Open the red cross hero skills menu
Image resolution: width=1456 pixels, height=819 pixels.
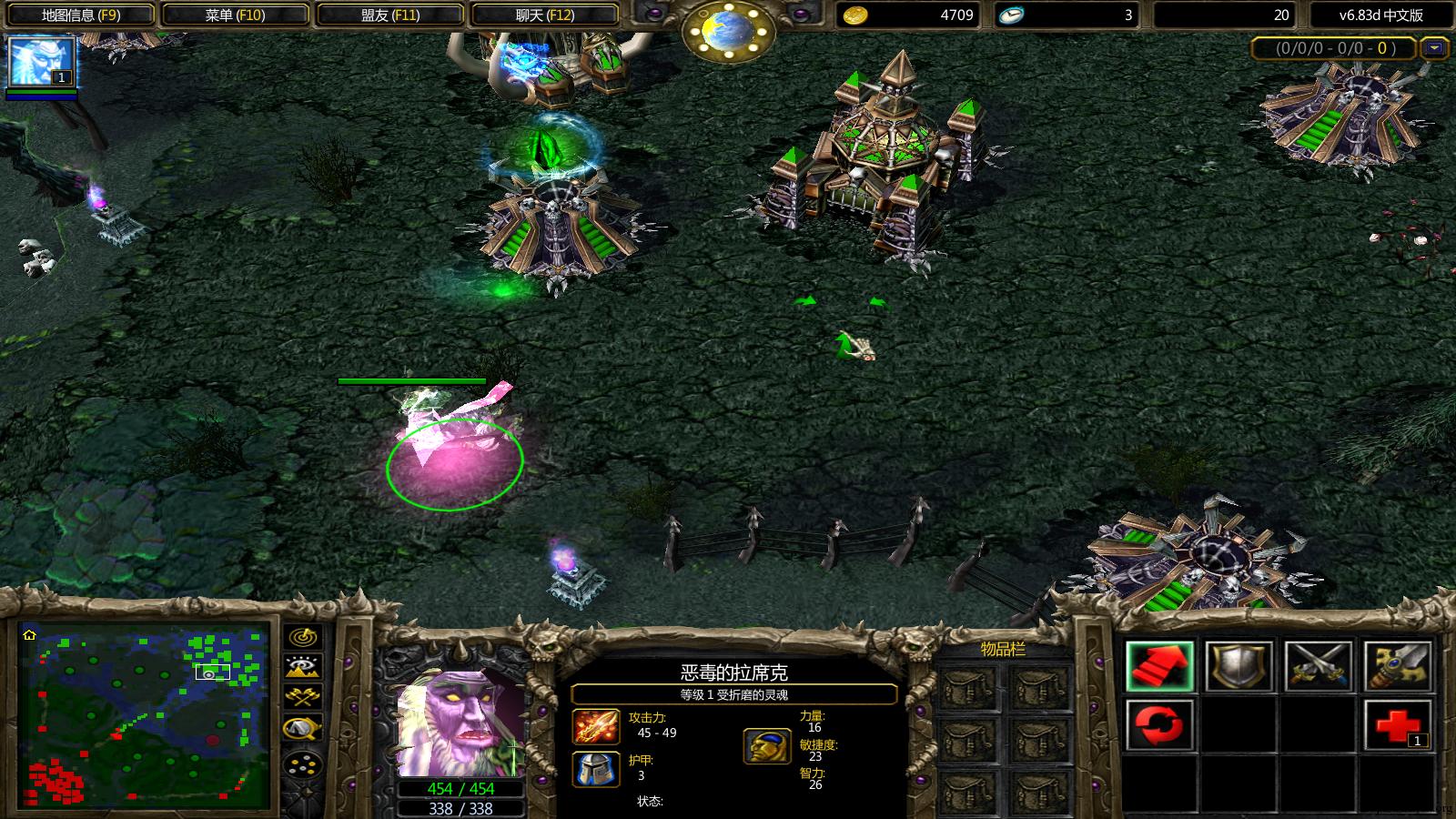point(1397,725)
